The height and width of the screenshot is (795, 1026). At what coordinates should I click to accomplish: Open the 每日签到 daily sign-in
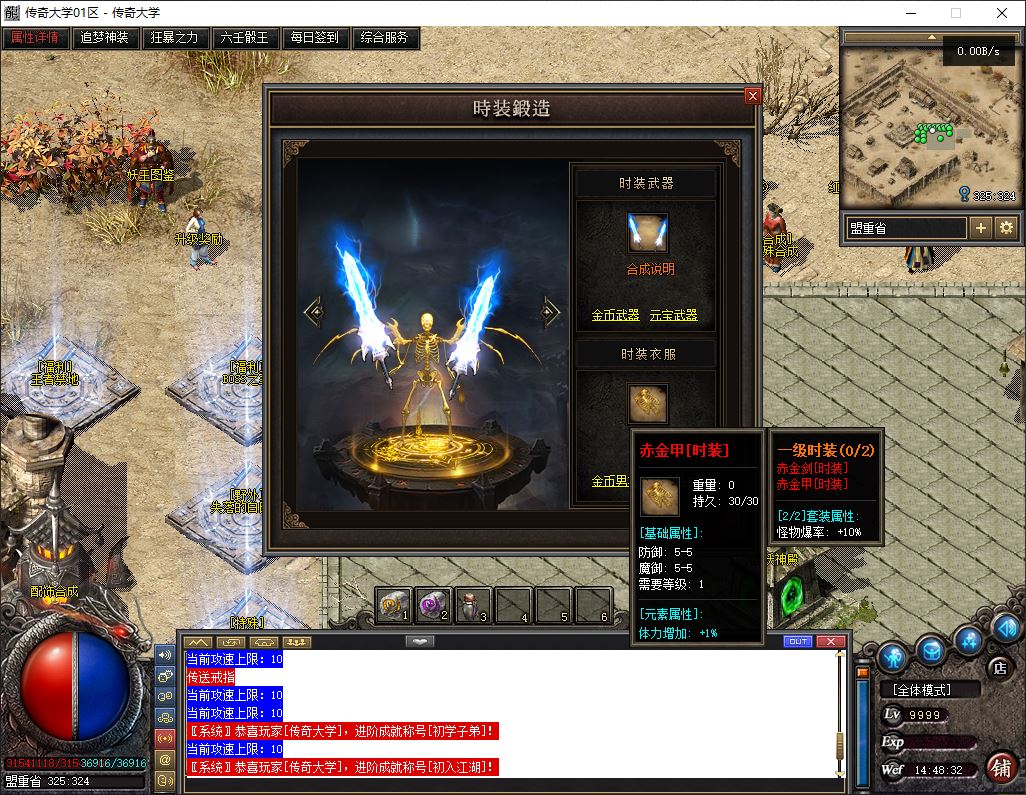(x=315, y=38)
